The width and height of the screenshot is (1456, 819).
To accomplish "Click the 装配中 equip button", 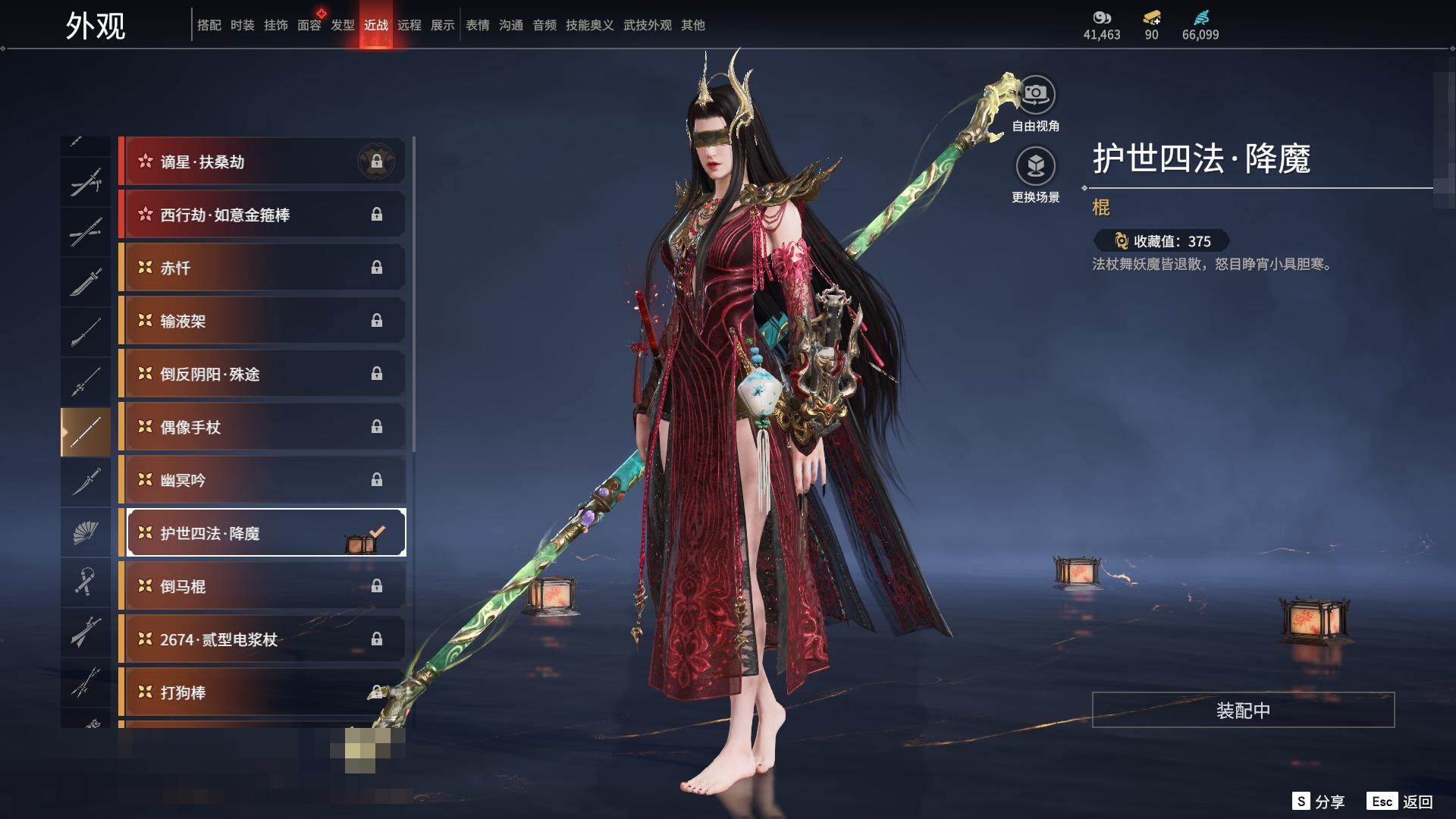I will pos(1243,710).
